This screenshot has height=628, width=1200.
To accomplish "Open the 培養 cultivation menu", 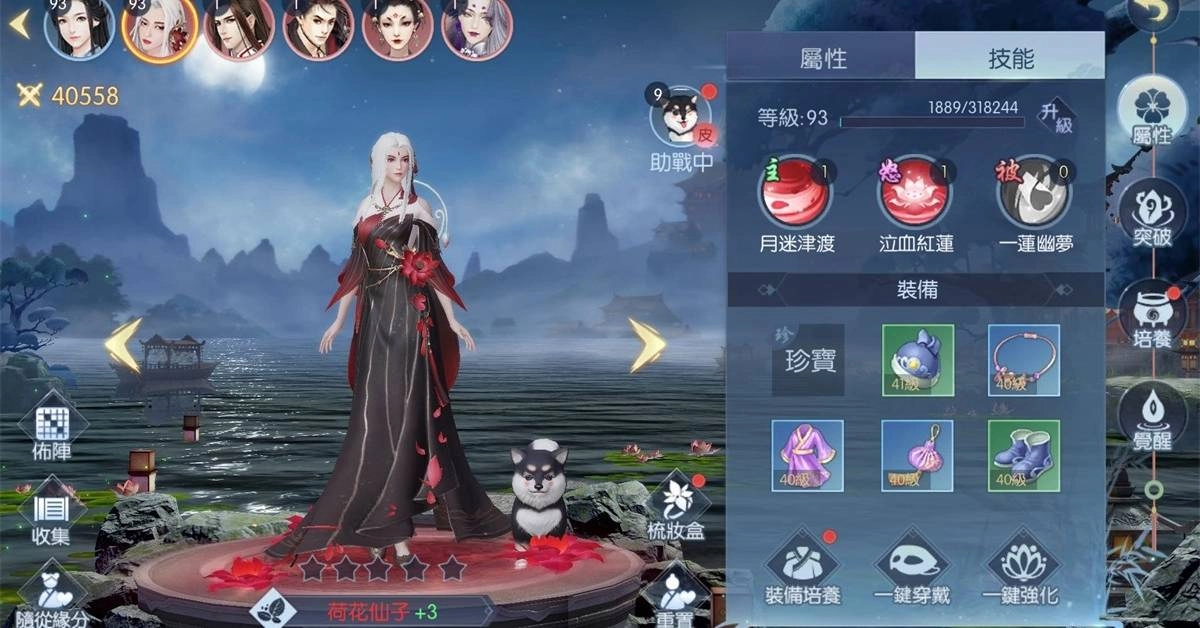I will tap(1152, 313).
